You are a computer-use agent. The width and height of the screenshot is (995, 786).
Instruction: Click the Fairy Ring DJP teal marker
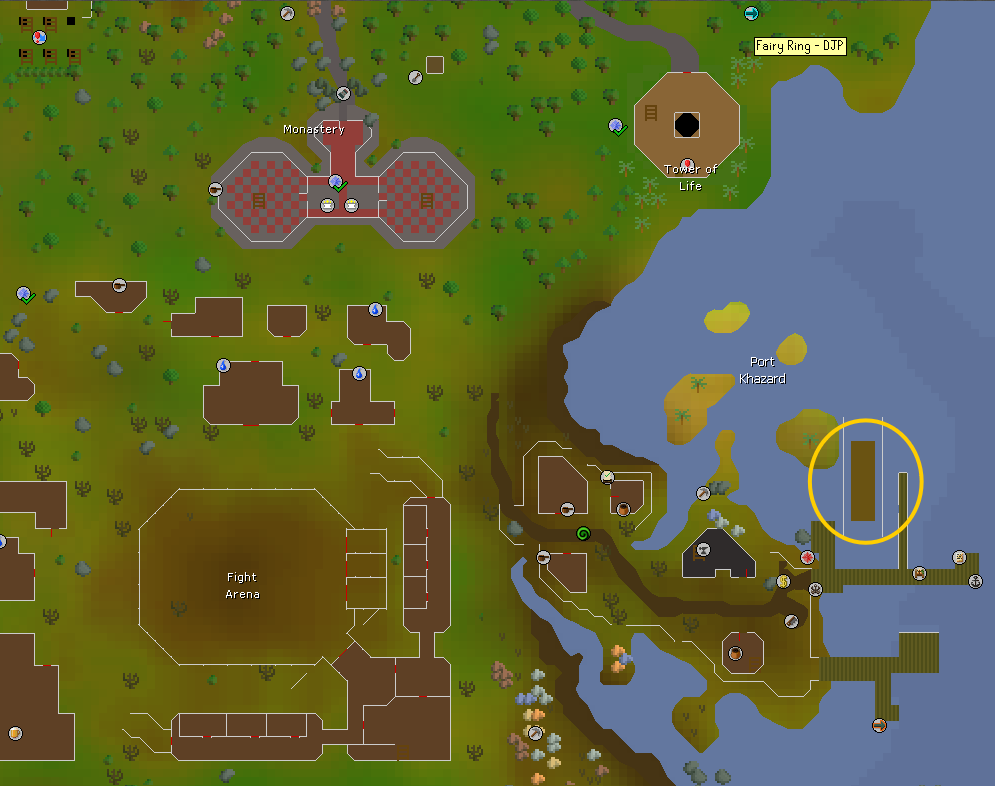751,13
